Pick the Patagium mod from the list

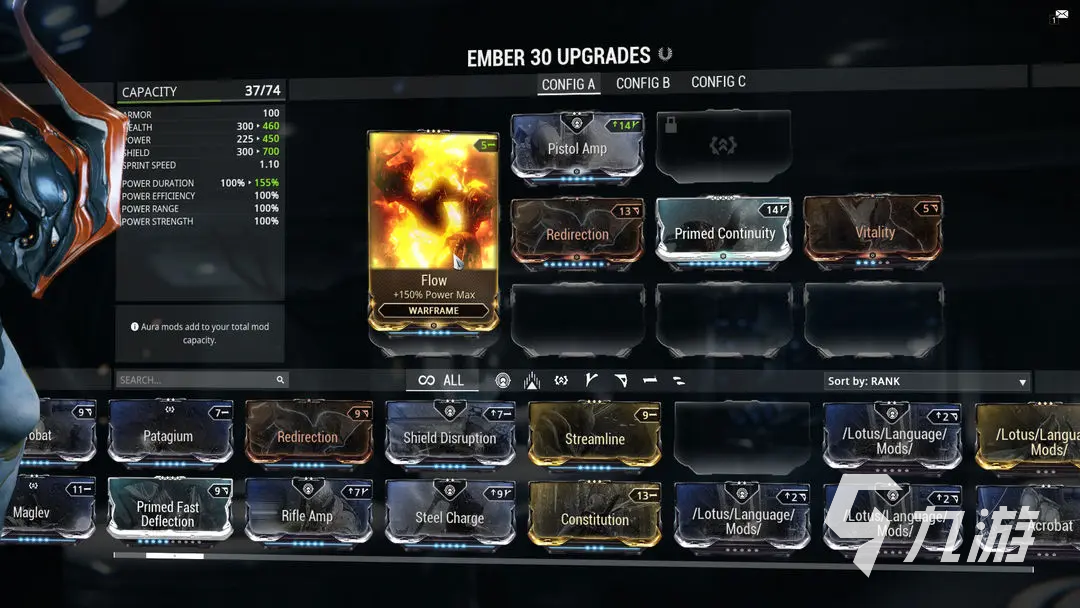[x=168, y=436]
